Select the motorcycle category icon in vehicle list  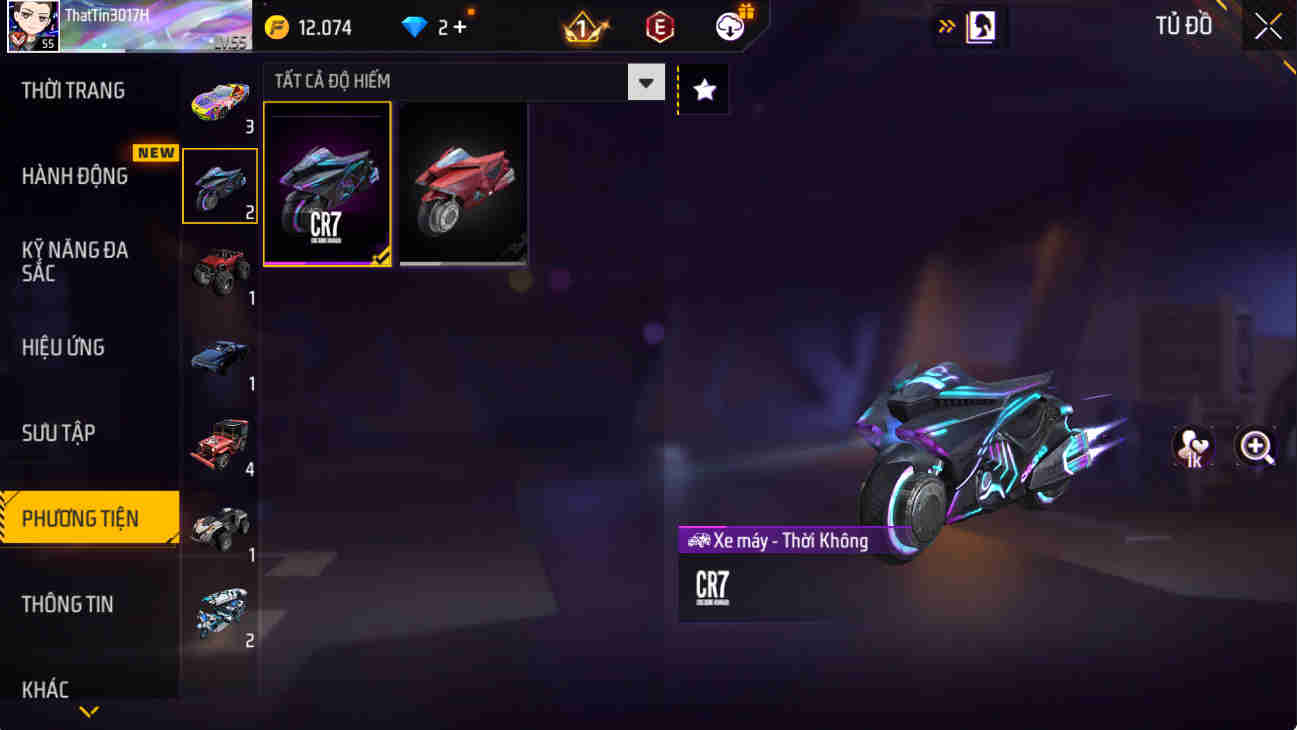click(x=219, y=184)
